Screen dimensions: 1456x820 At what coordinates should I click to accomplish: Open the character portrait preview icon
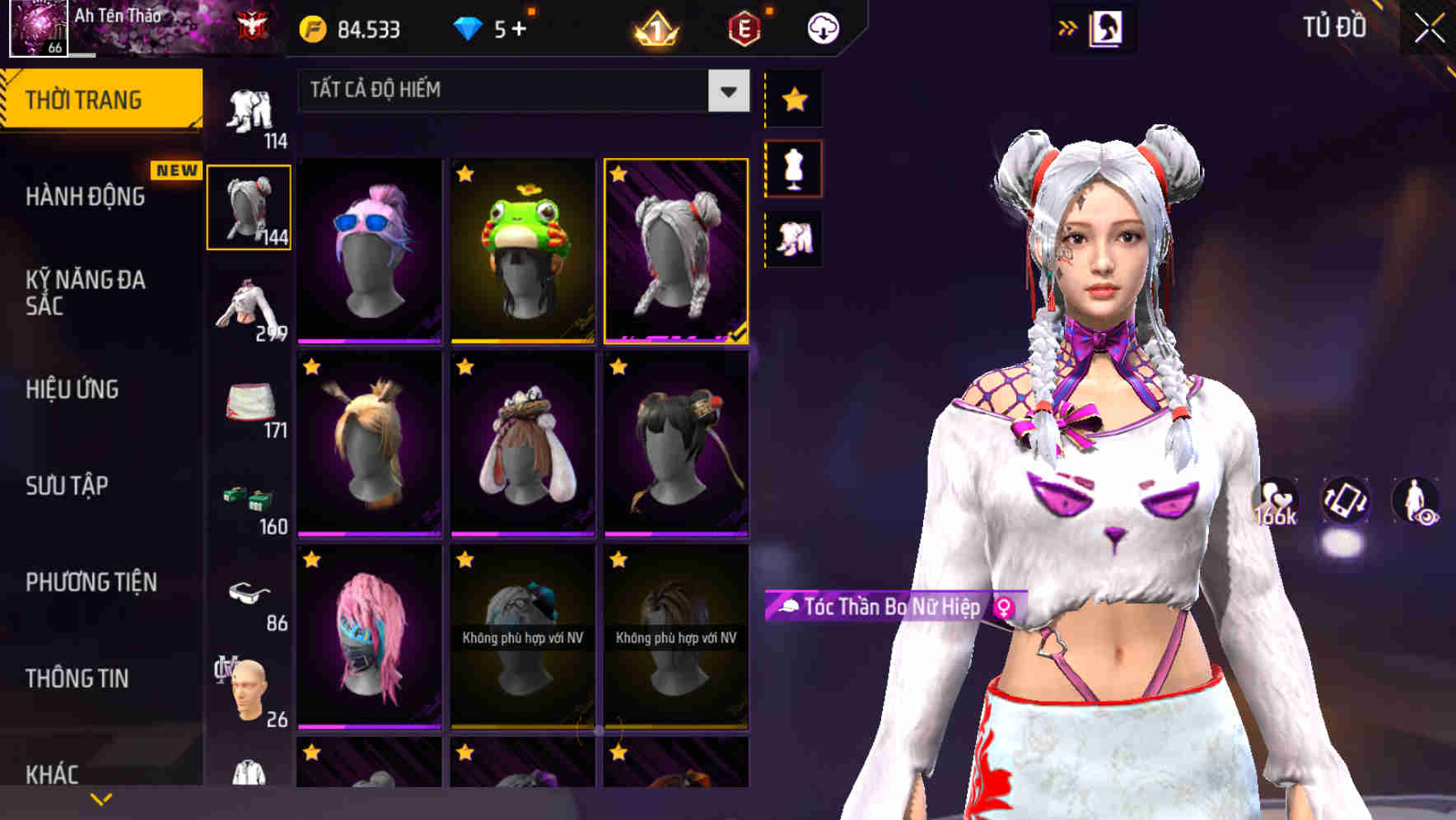pos(1106,27)
